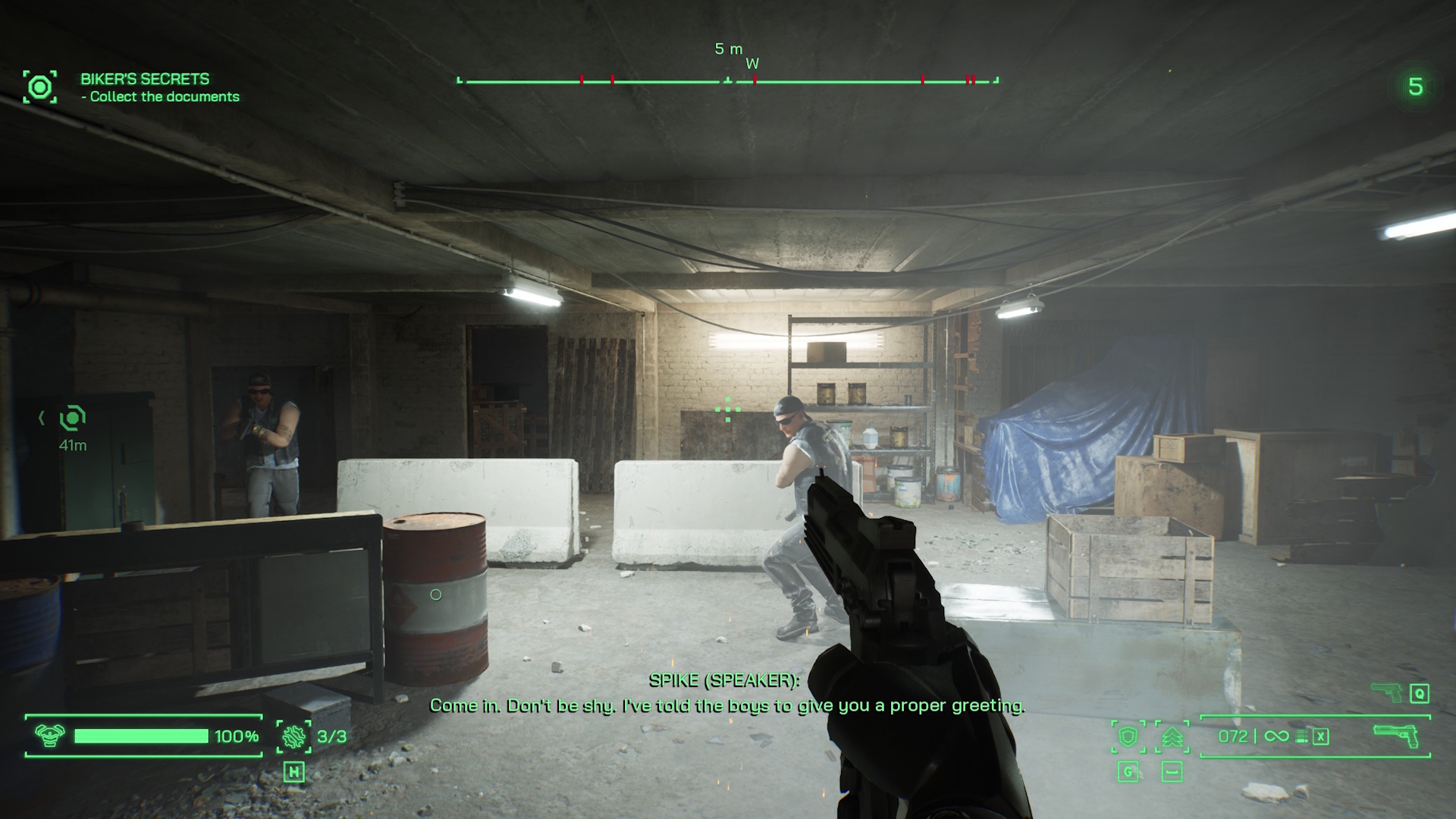Select the Biker's Secrets objective tracker
This screenshot has width=1456, height=819.
coord(159,87)
